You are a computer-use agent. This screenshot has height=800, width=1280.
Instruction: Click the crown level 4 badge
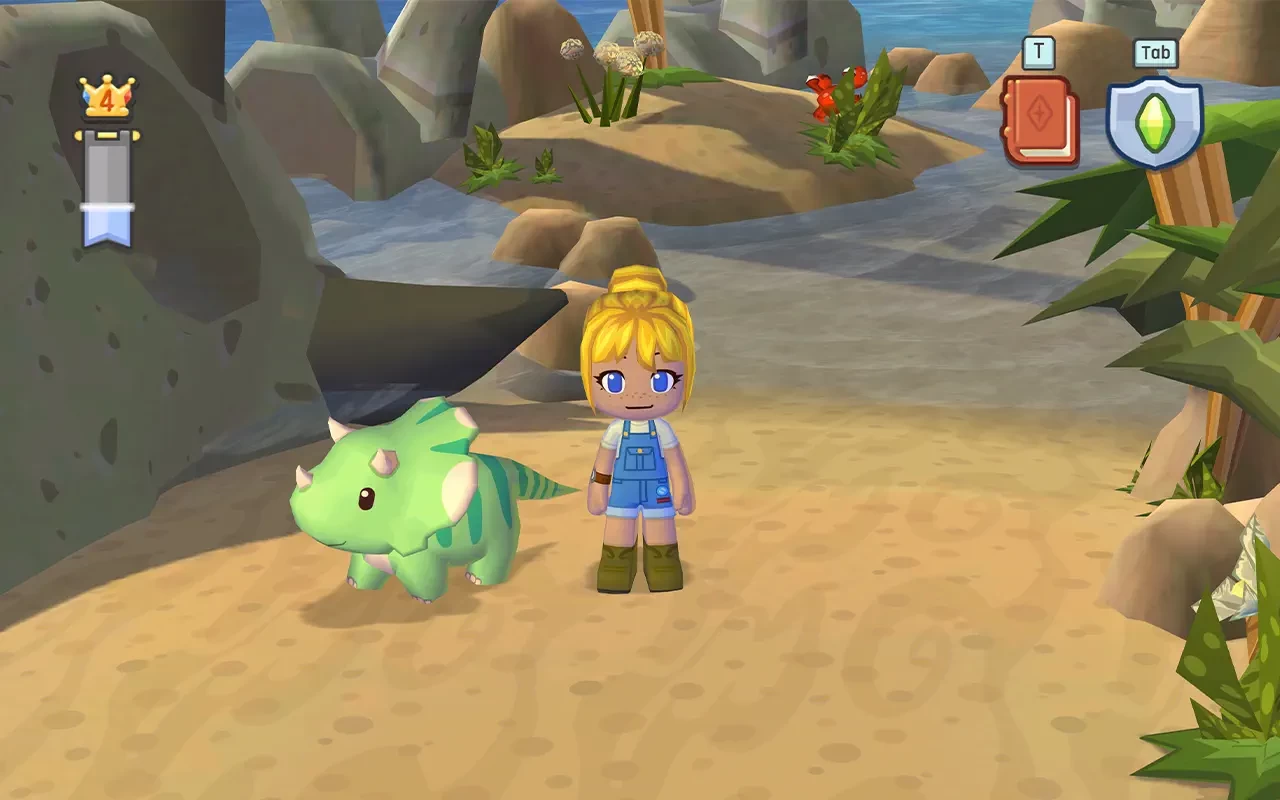coord(106,99)
